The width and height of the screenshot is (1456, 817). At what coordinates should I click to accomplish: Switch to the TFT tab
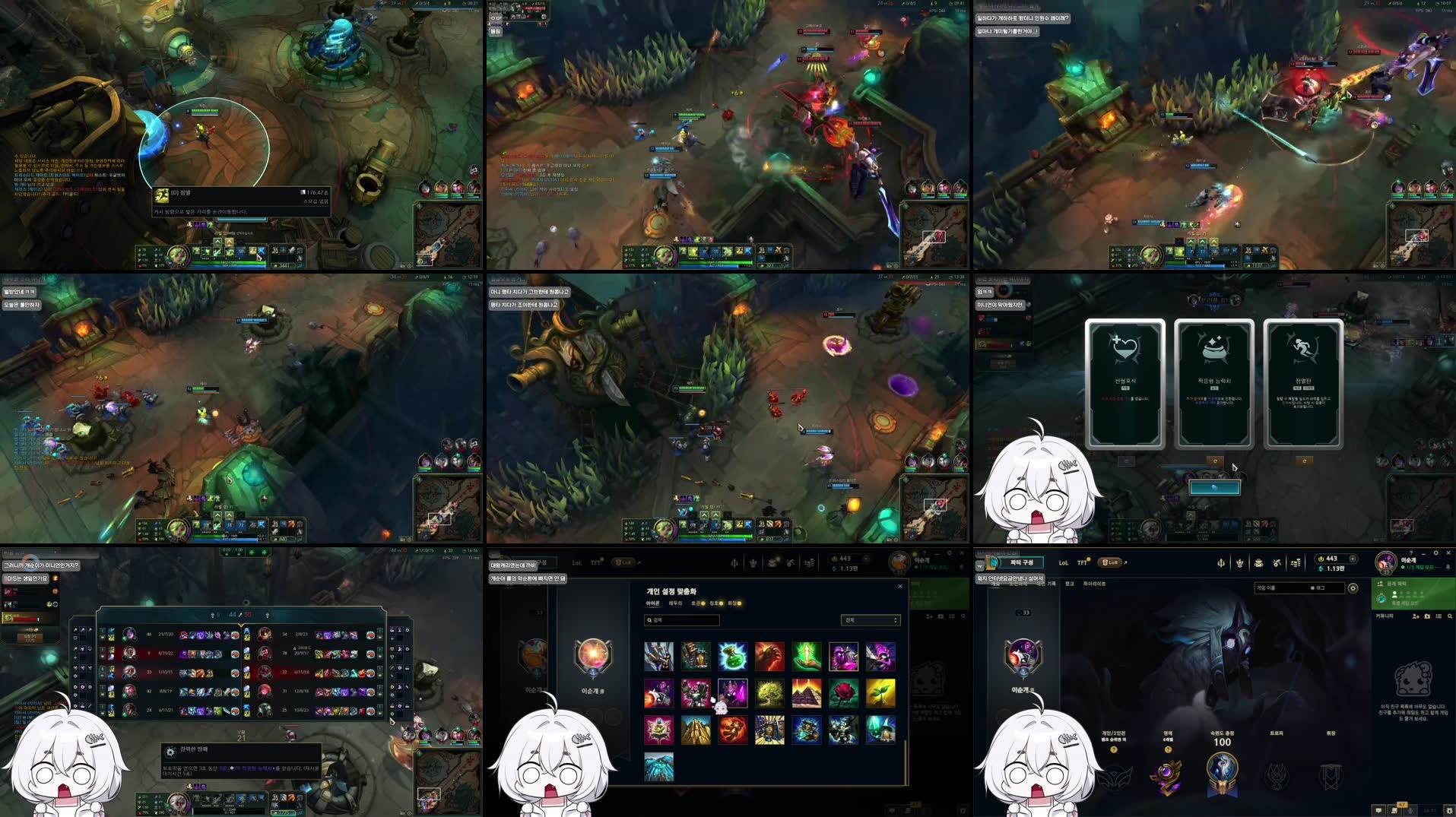tap(1082, 563)
